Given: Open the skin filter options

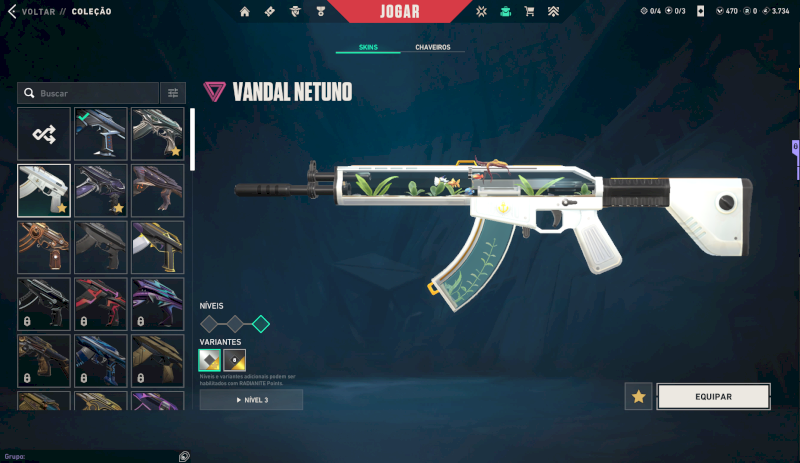Looking at the screenshot, I should tap(173, 93).
